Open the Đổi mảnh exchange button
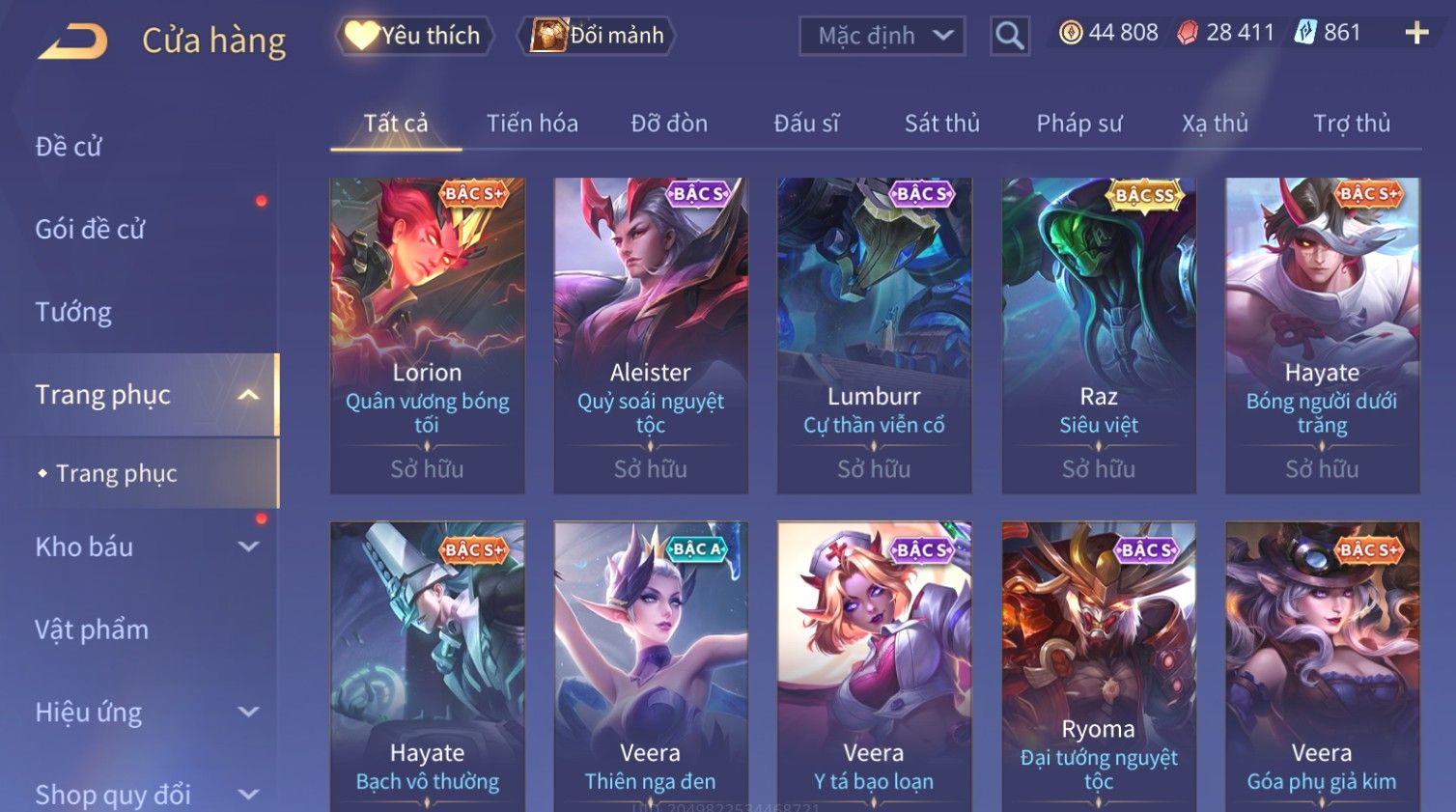This screenshot has width=1456, height=812. [598, 36]
